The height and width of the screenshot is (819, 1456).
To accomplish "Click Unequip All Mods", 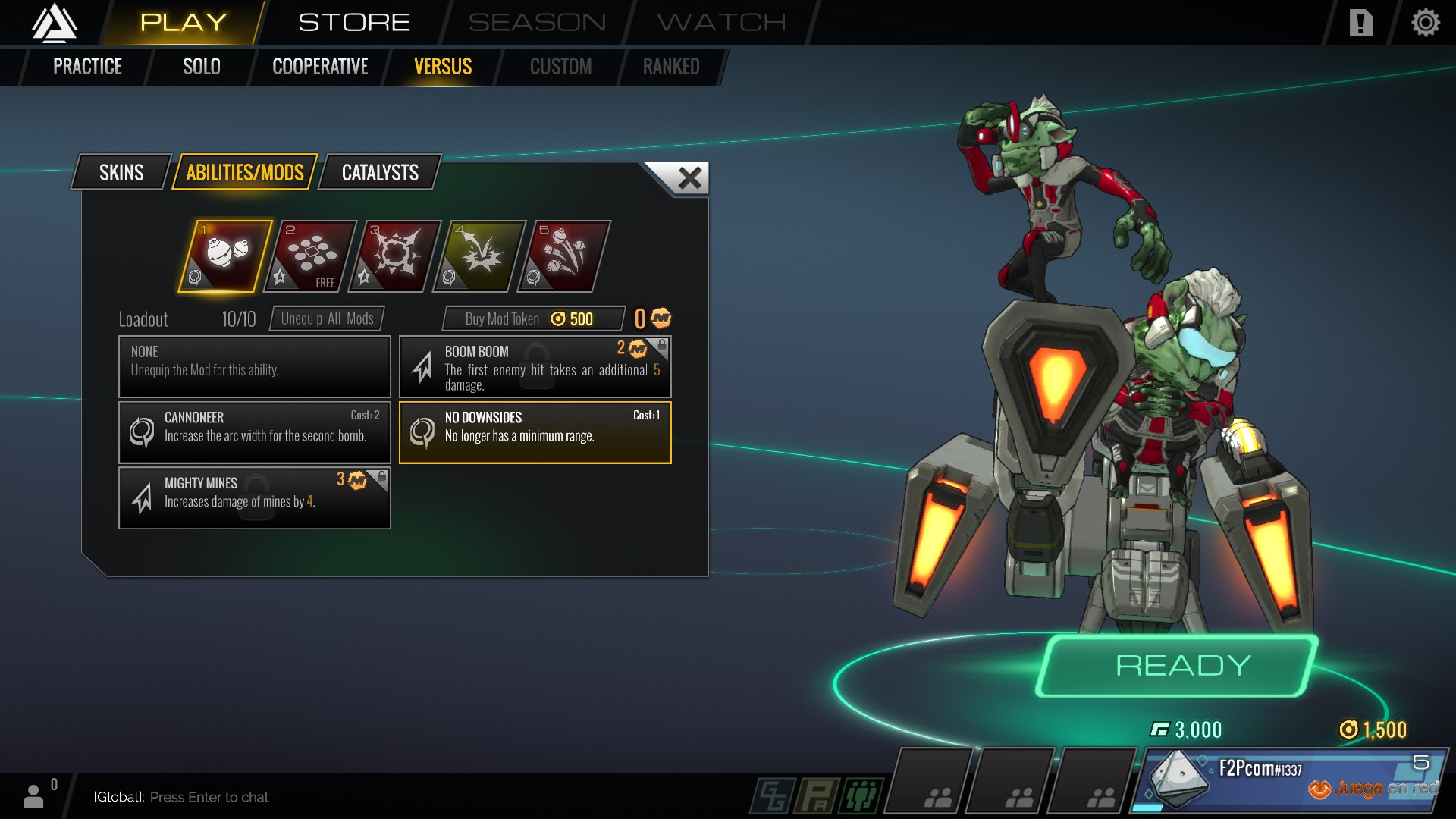I will (327, 318).
